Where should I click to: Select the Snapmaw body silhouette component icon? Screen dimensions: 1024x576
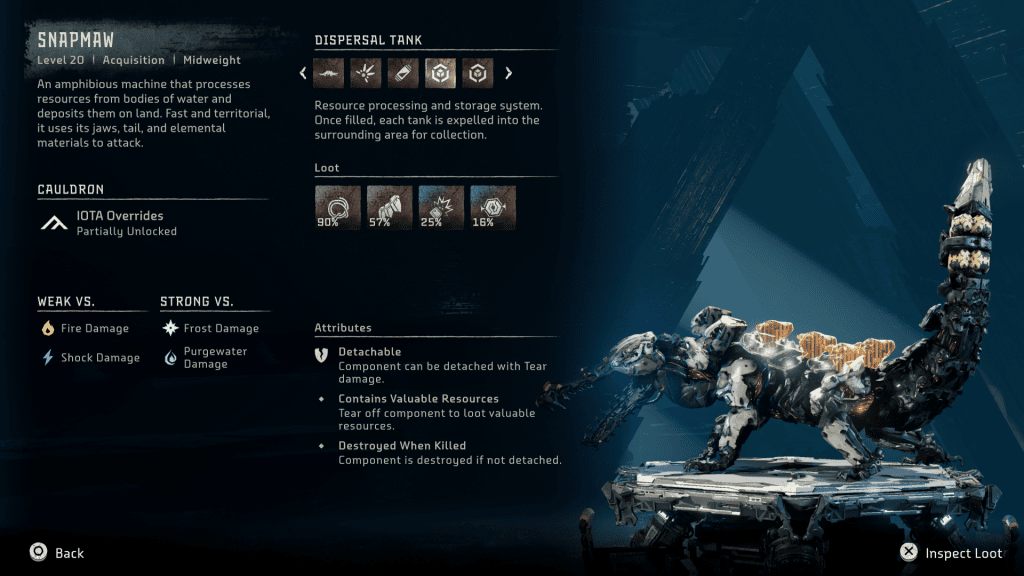(x=329, y=73)
